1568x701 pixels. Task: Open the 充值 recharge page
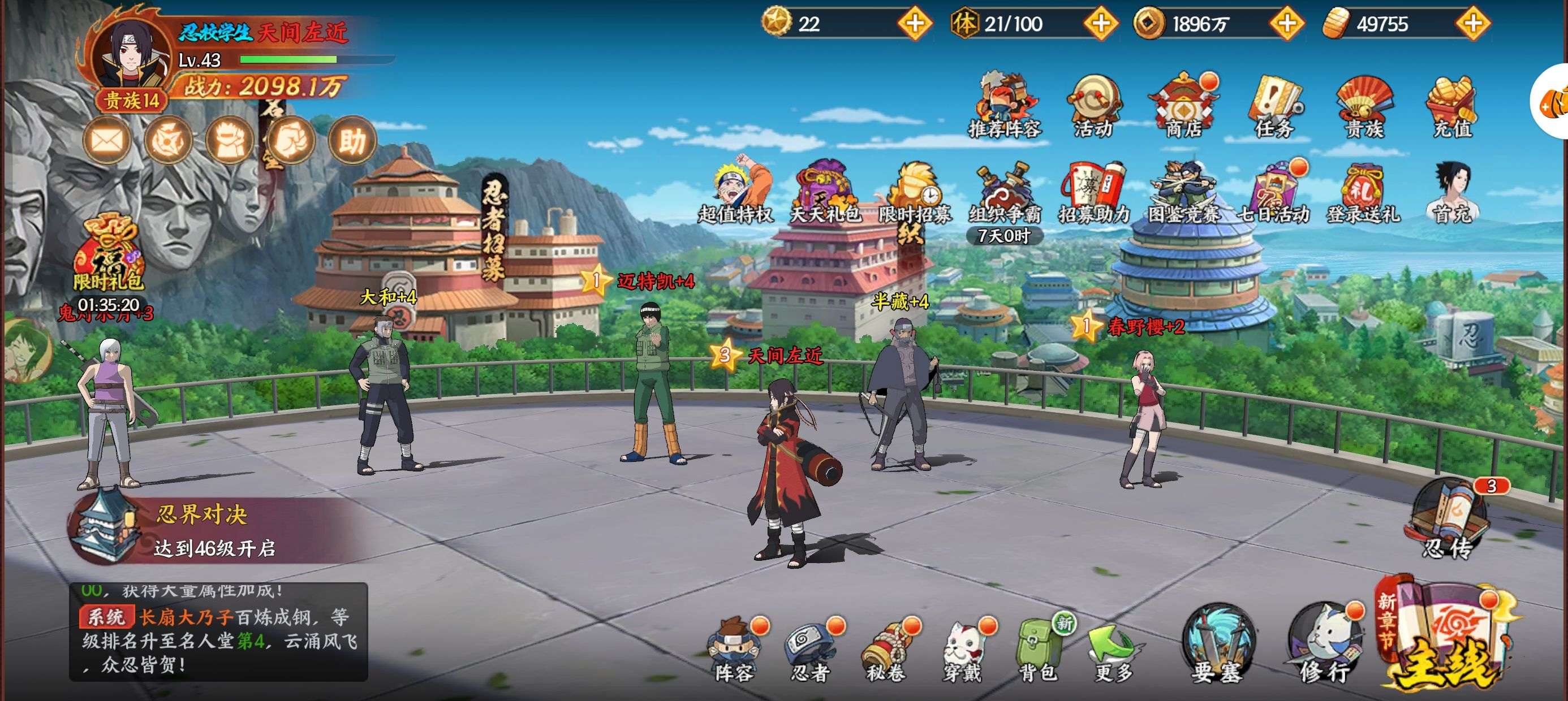(x=1453, y=105)
